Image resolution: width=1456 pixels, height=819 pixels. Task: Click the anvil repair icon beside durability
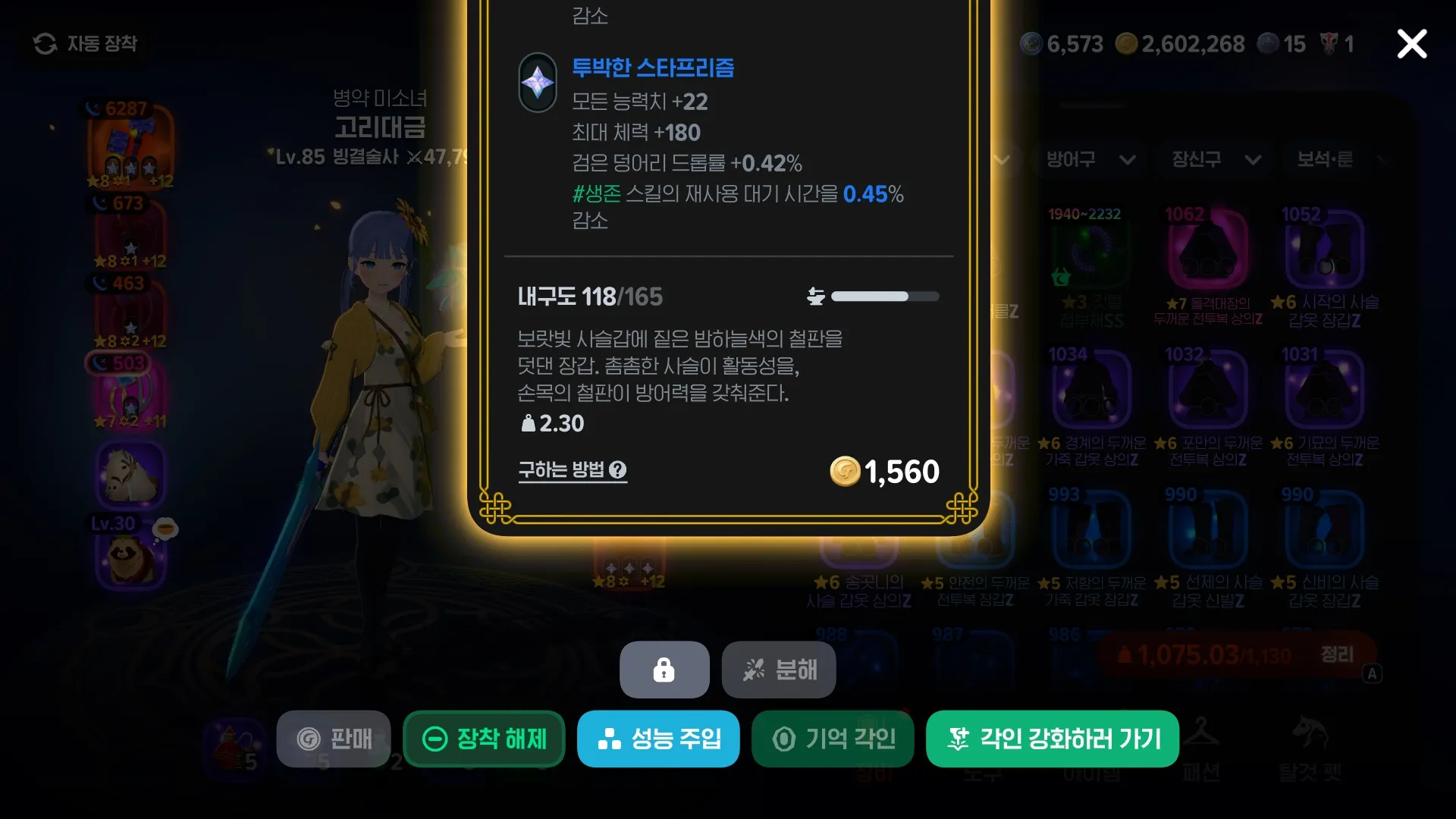[x=814, y=296]
